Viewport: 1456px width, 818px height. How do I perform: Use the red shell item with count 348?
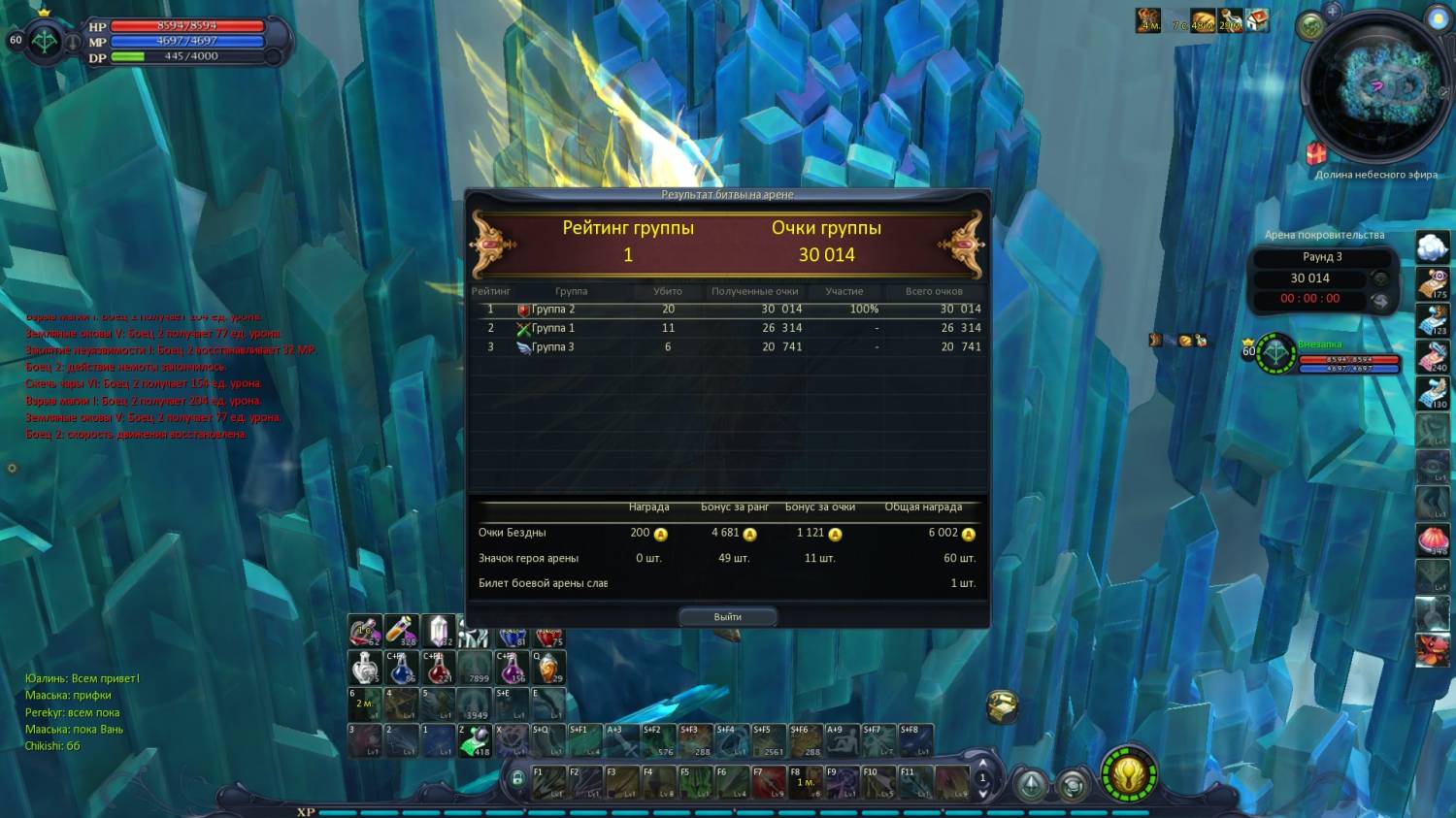(1432, 539)
